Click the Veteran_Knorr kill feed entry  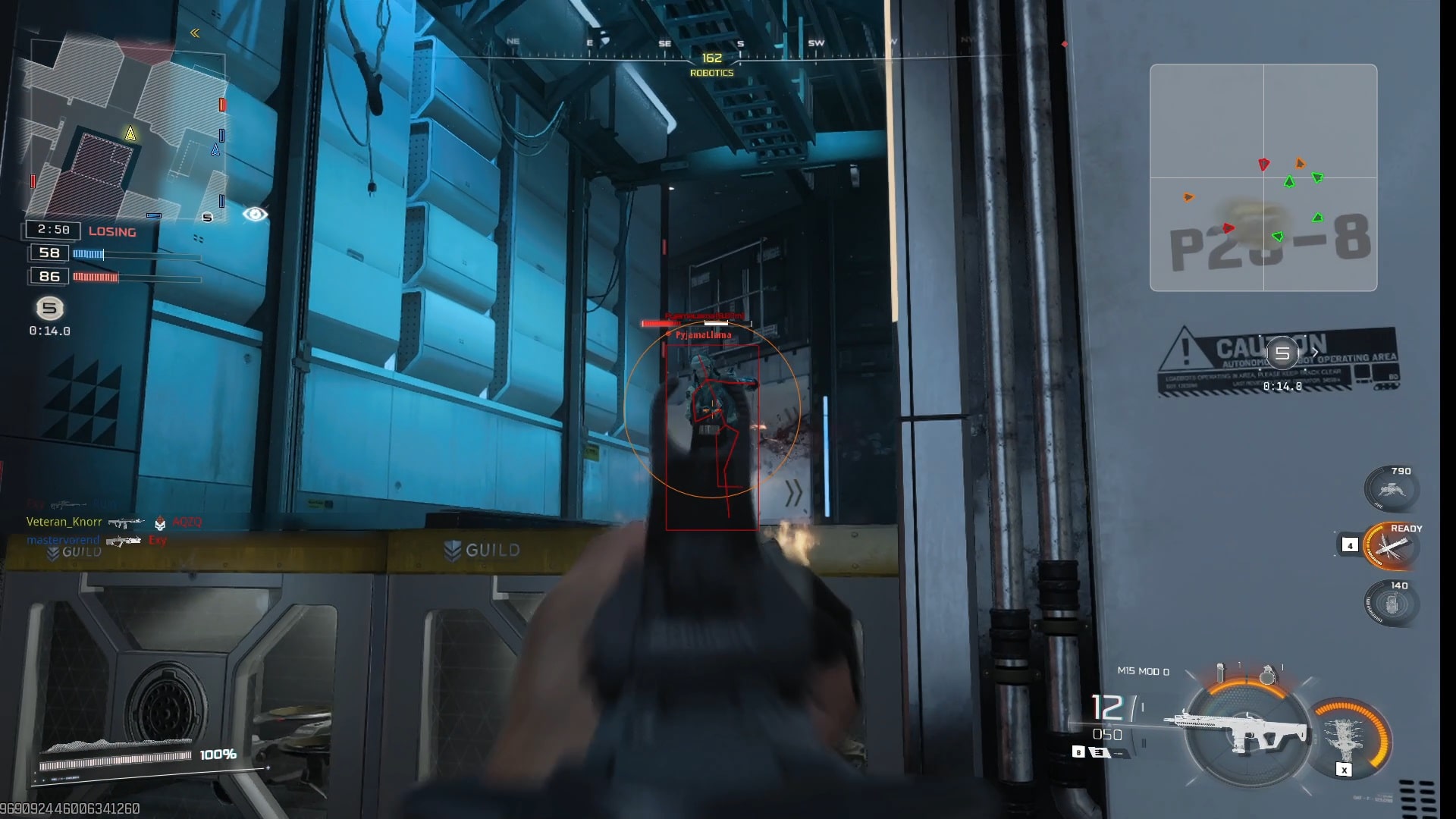coord(64,522)
